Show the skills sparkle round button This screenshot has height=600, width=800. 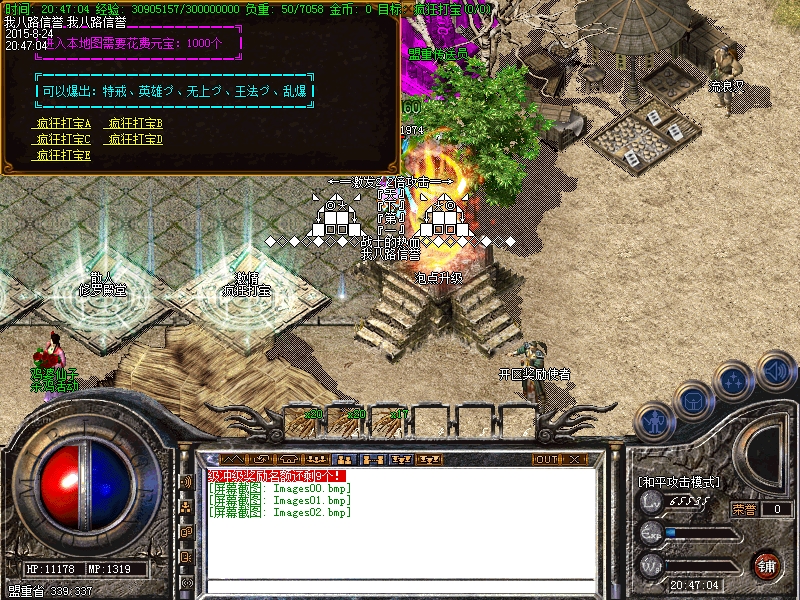pos(735,383)
